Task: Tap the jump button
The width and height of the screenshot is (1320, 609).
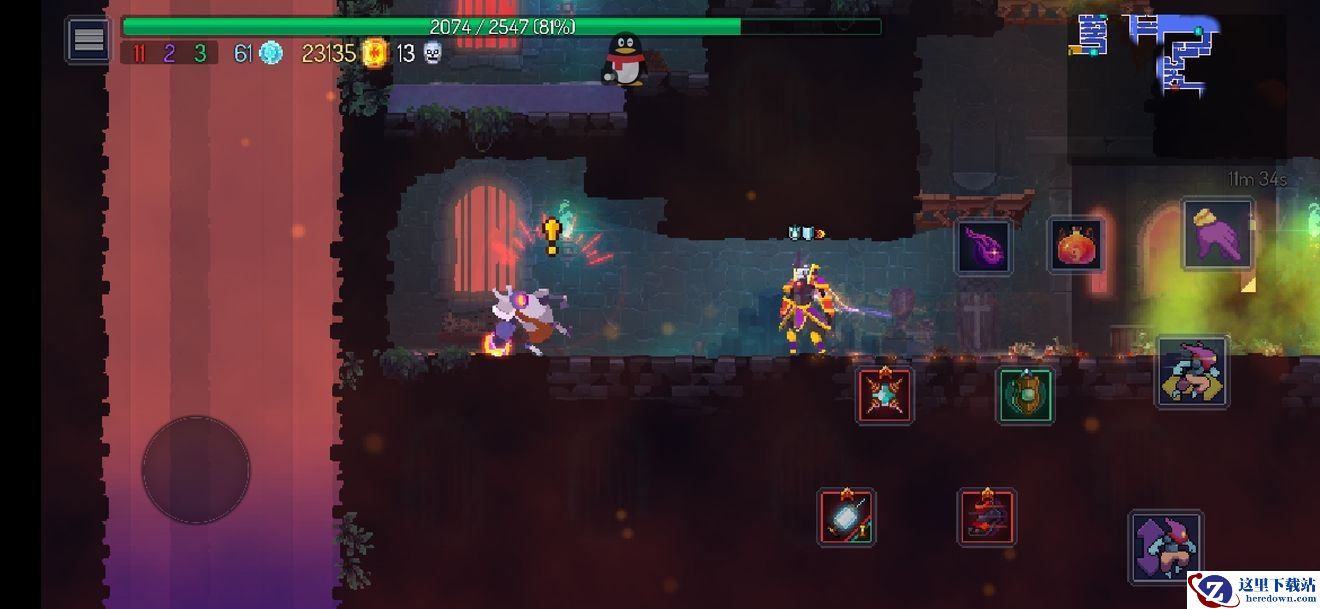Action: [x=1165, y=546]
